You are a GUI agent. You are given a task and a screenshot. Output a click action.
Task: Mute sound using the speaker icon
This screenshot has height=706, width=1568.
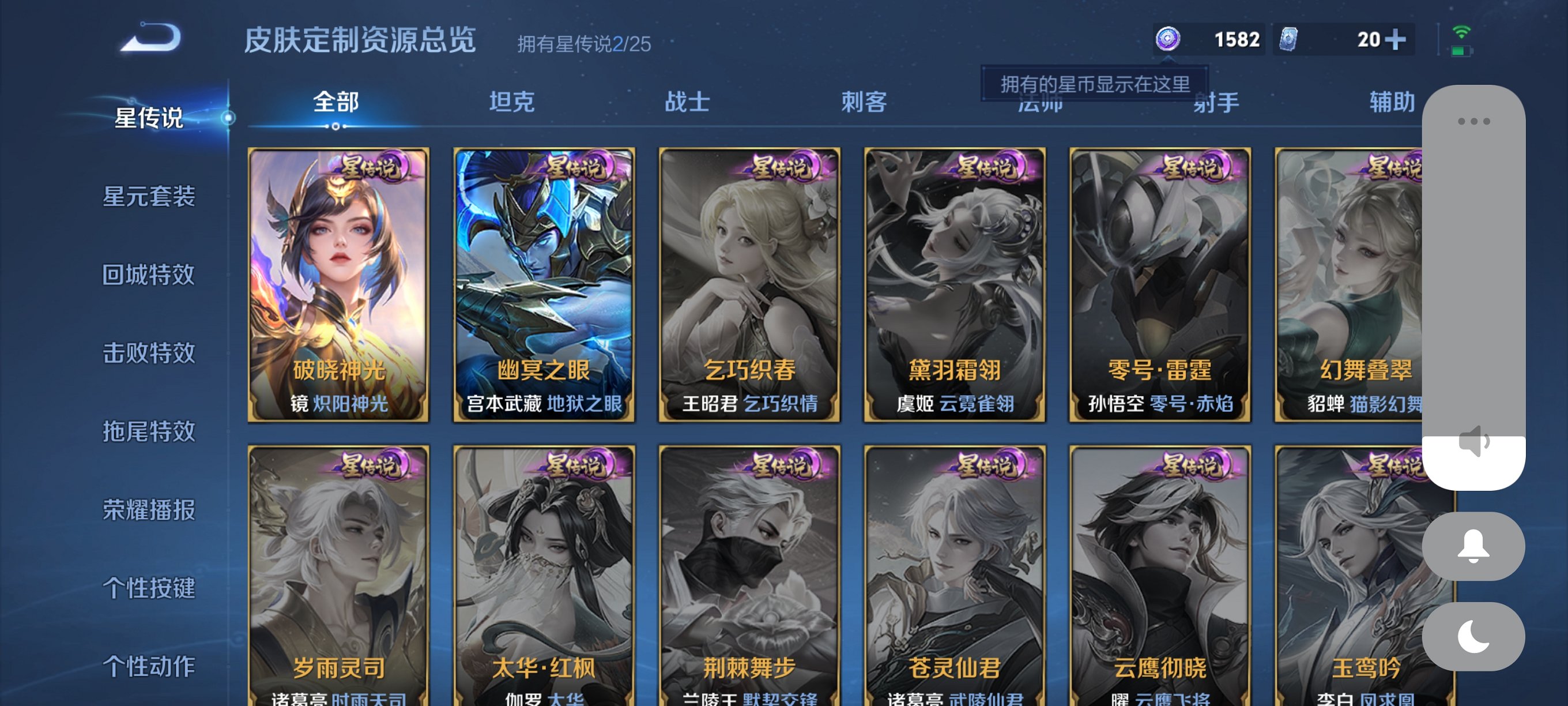[x=1474, y=444]
